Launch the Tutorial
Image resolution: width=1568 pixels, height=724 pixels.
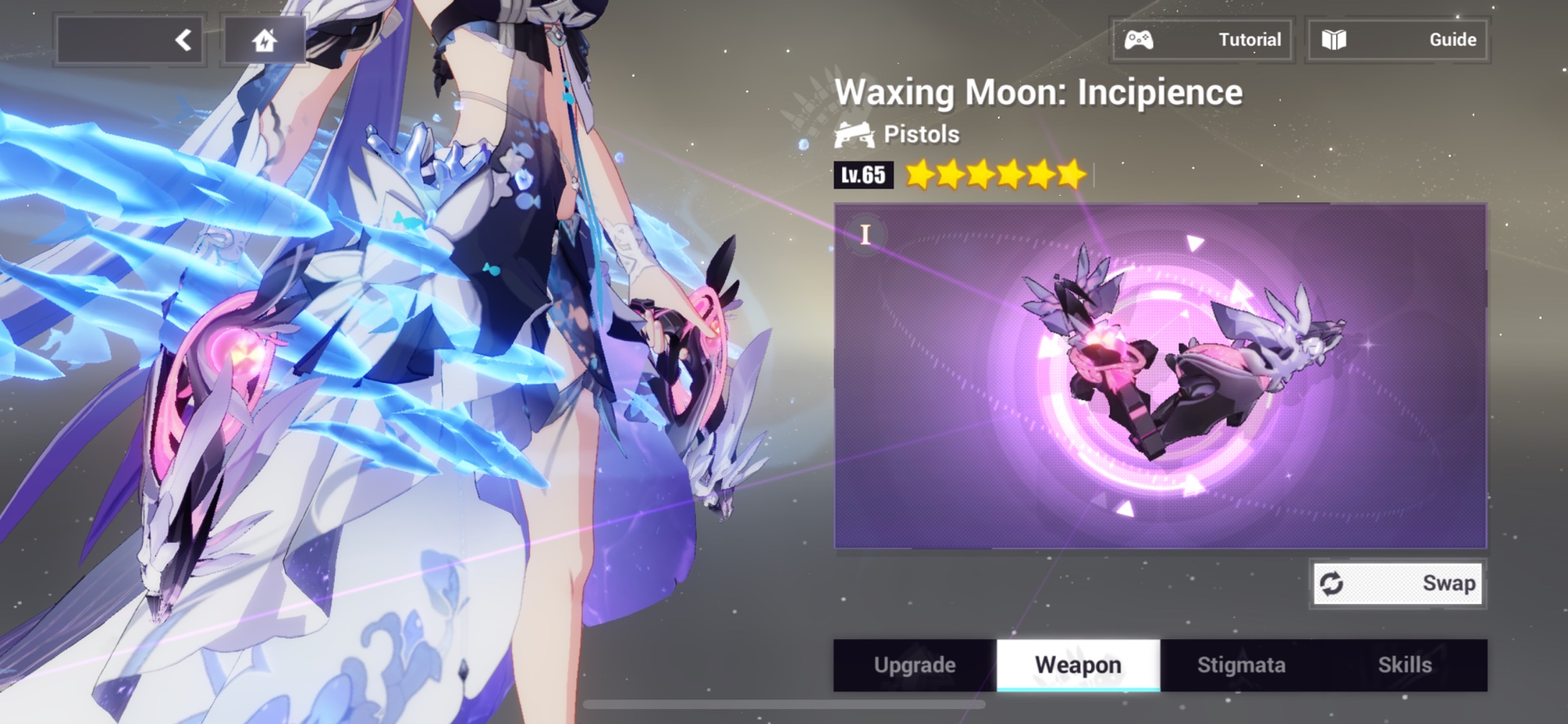pos(1201,38)
